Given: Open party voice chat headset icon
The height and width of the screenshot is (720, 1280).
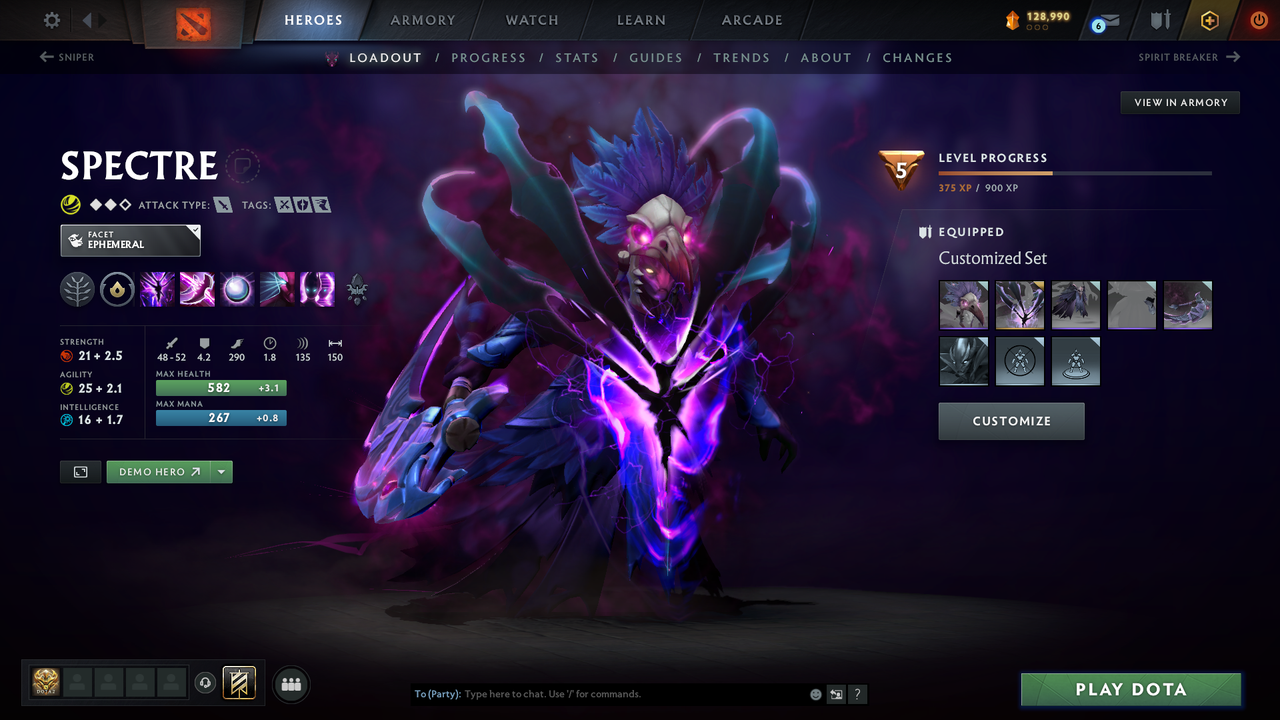Looking at the screenshot, I should click(207, 684).
